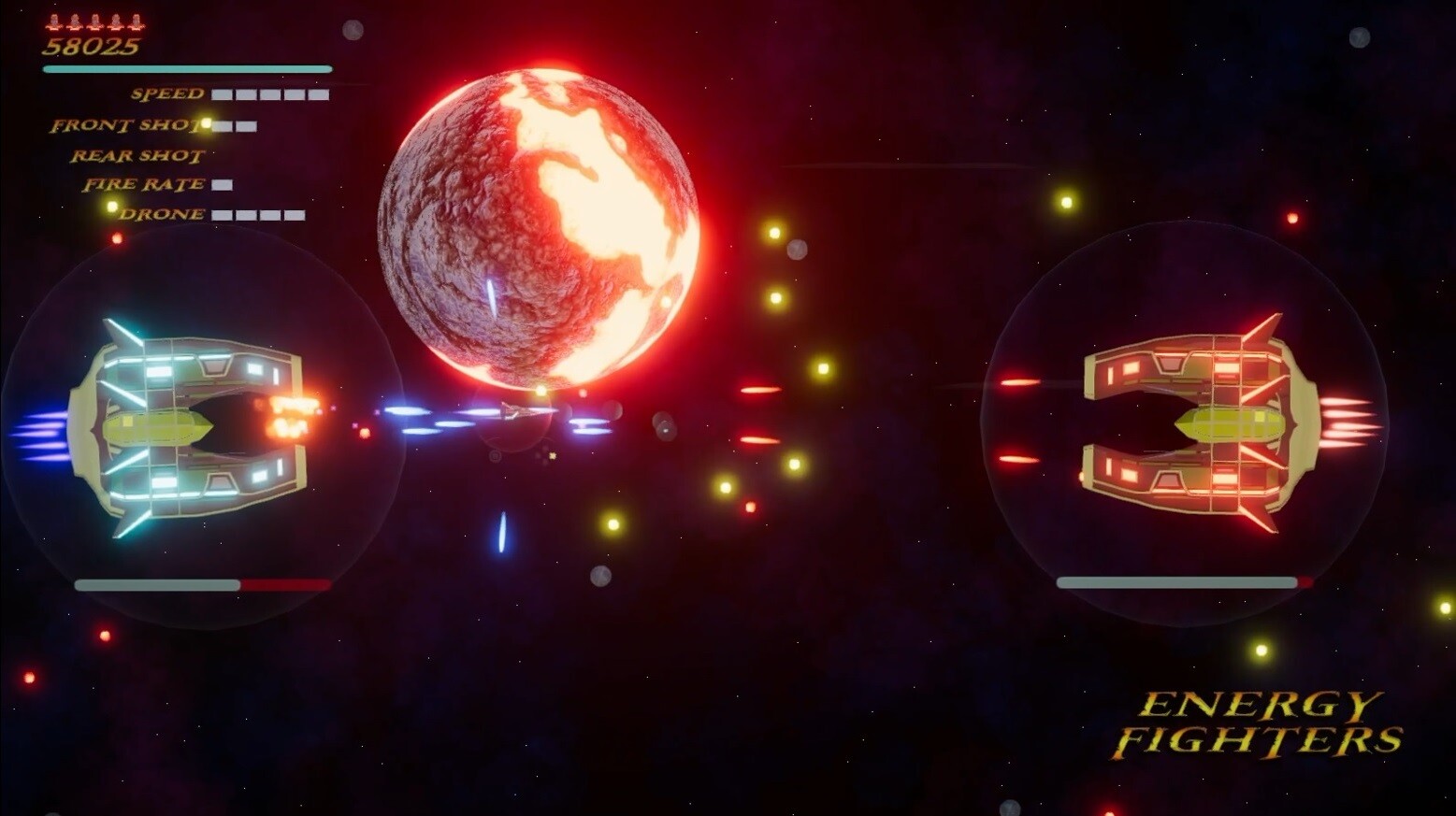The width and height of the screenshot is (1456, 816).
Task: Click the cyan energy bar below the score
Action: [x=187, y=68]
